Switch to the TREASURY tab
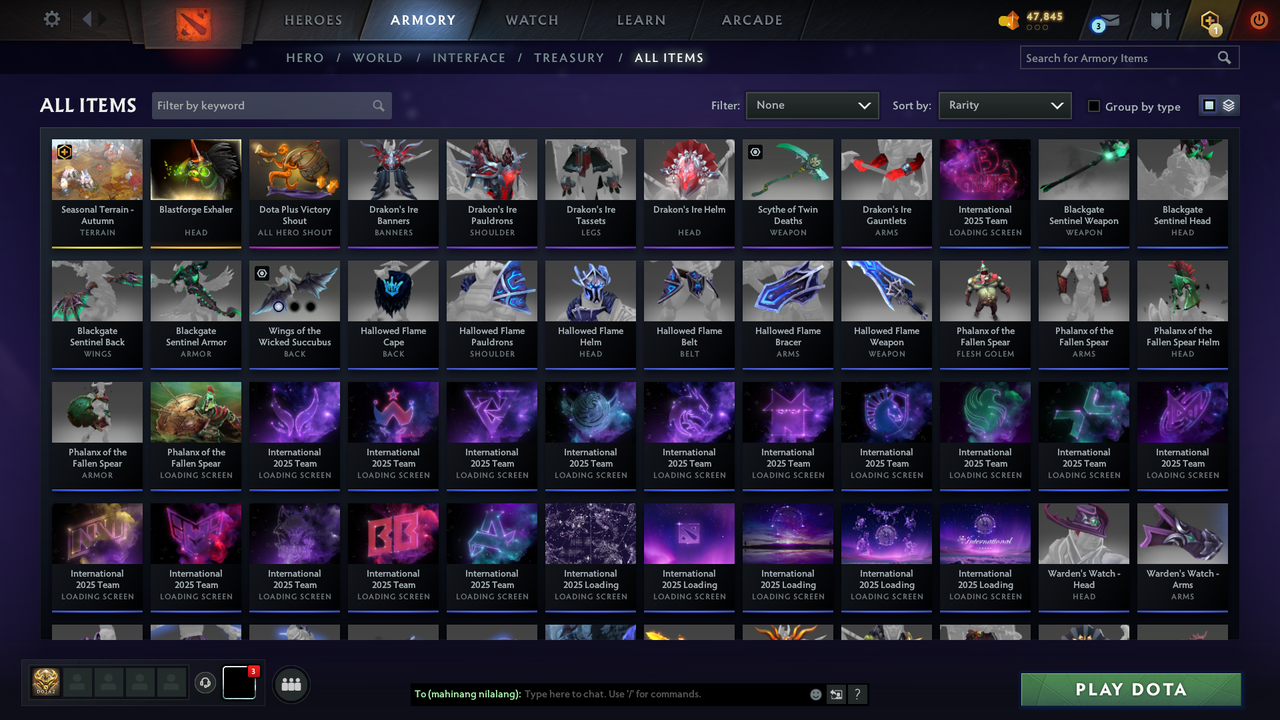 coord(569,57)
